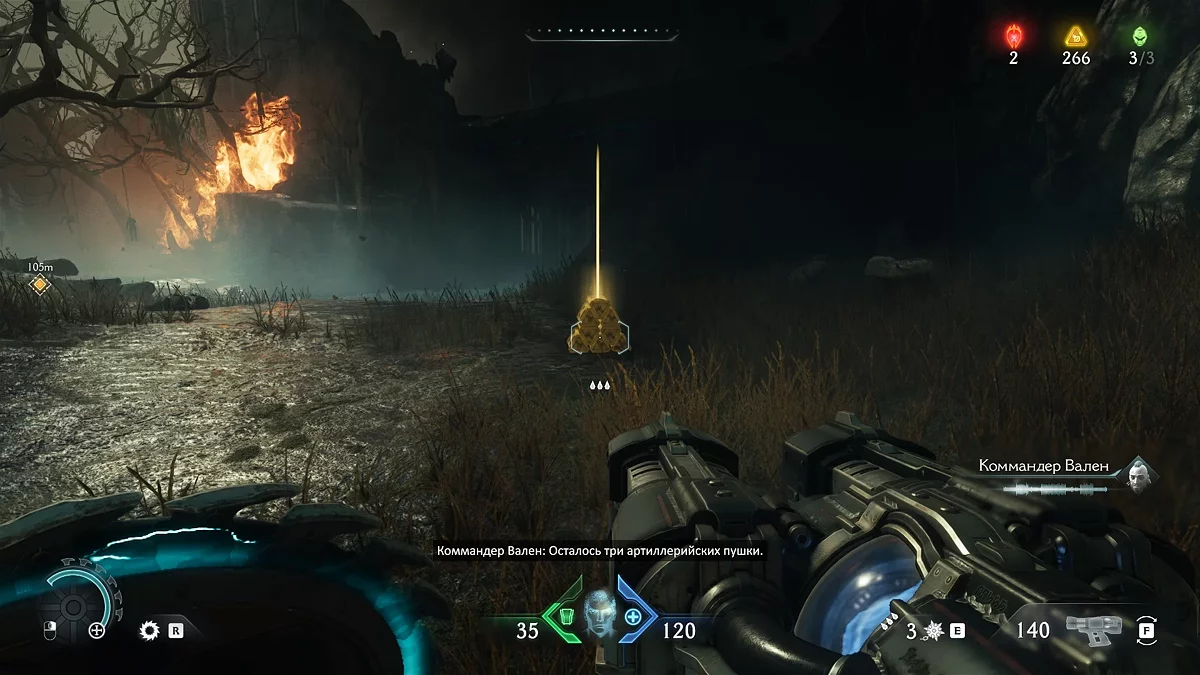Click the orange diamond waypoint marker
1200x675 pixels.
40,285
